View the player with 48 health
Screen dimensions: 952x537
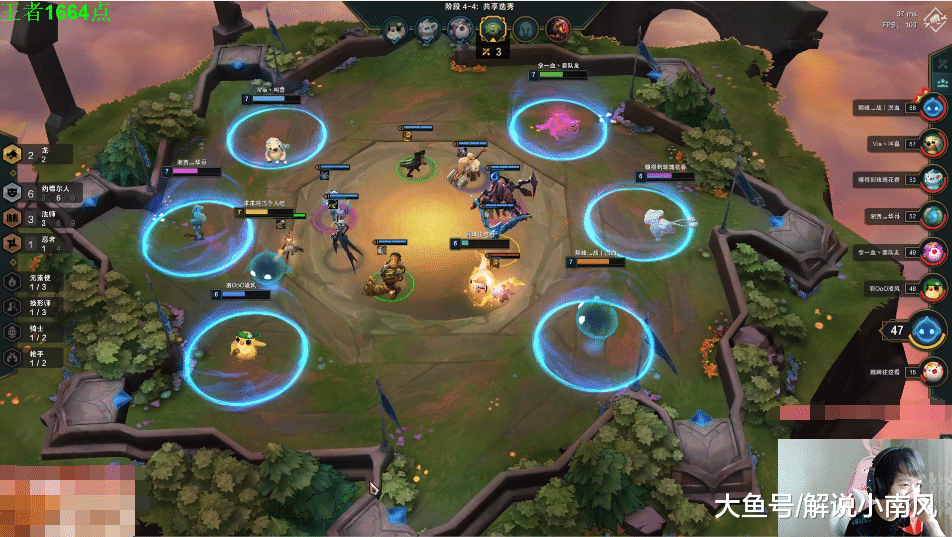933,288
